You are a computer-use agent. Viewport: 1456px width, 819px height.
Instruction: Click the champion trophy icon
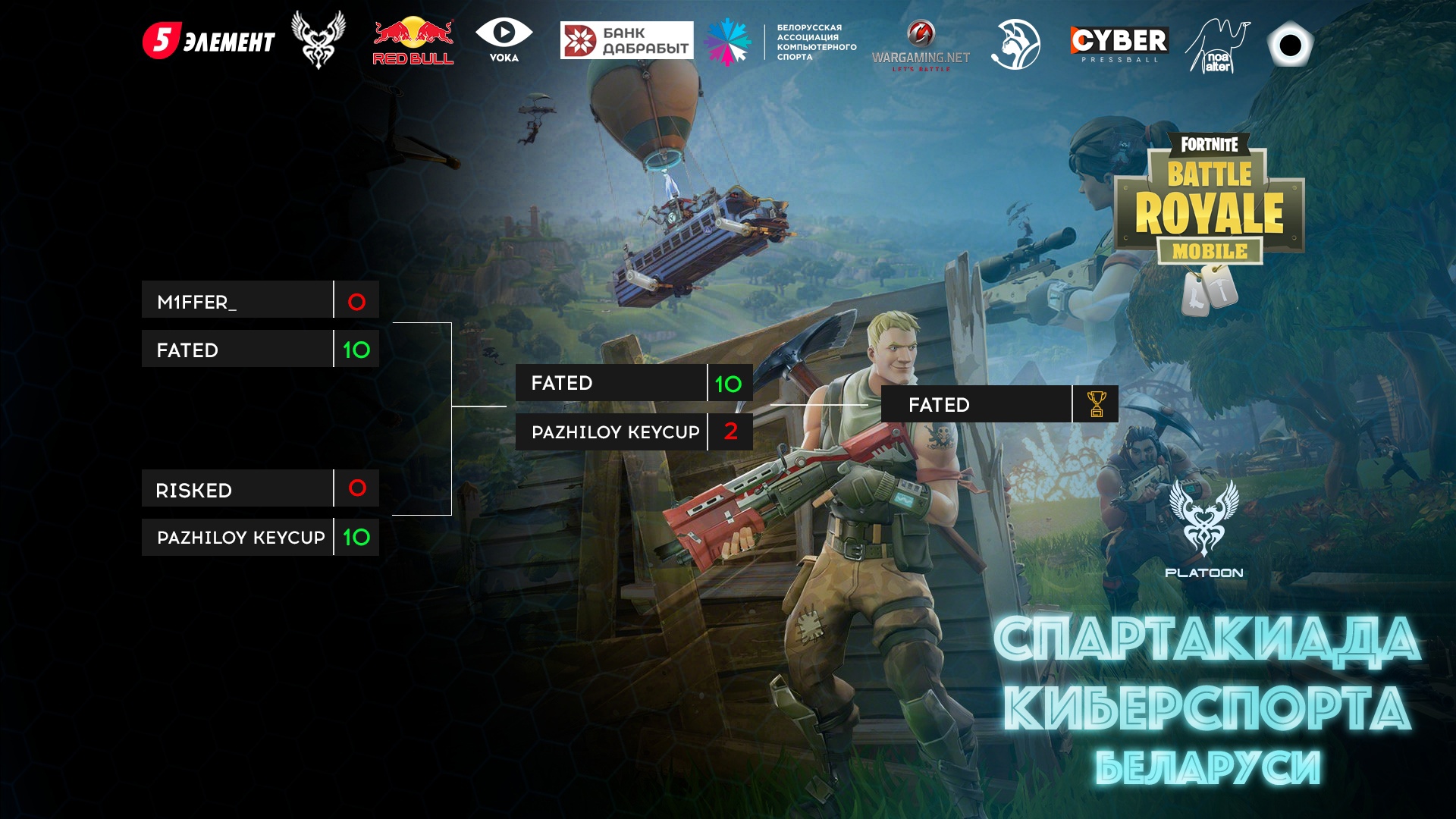(1096, 404)
